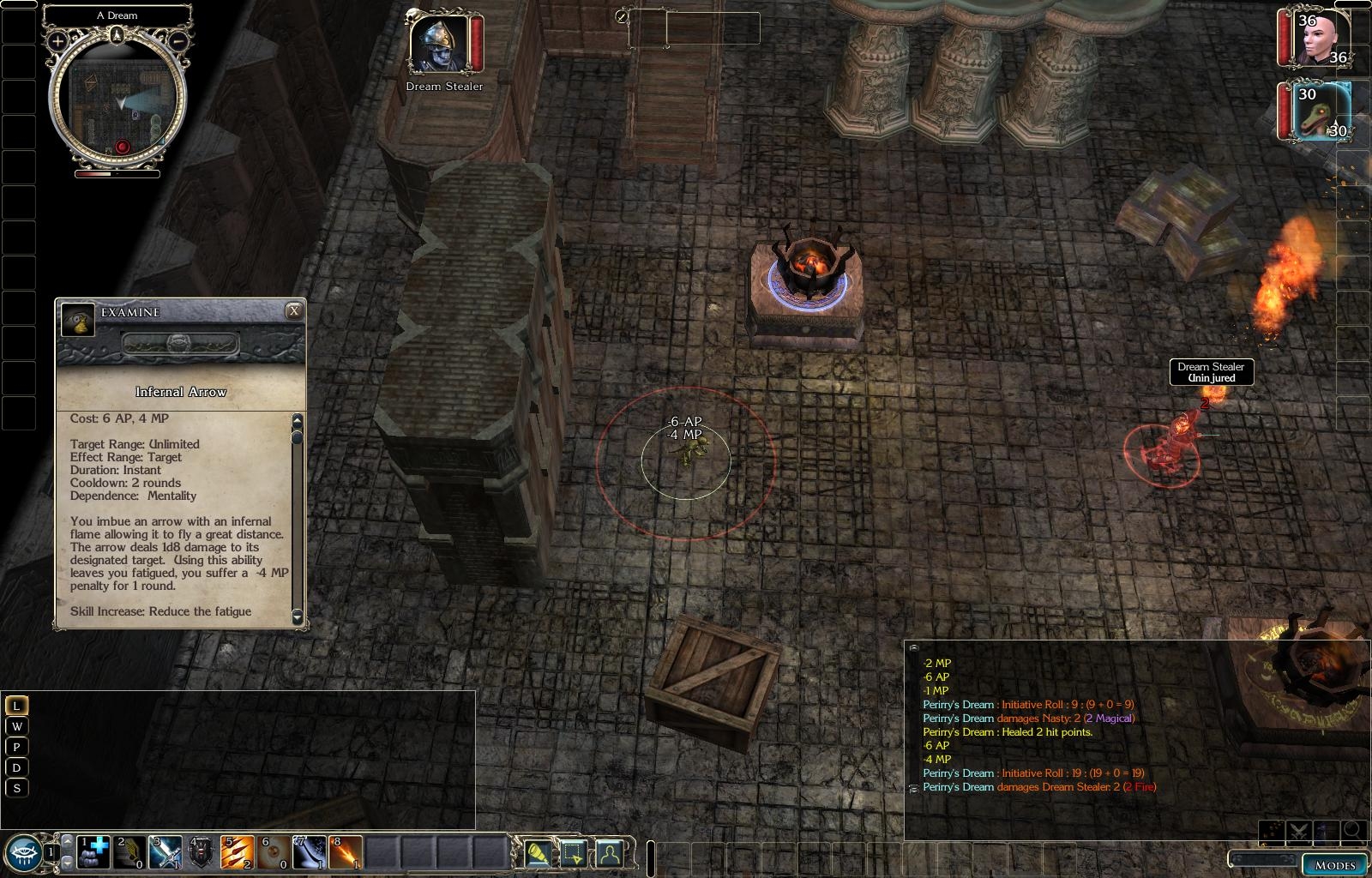Switch to the L chat tab

click(x=16, y=706)
